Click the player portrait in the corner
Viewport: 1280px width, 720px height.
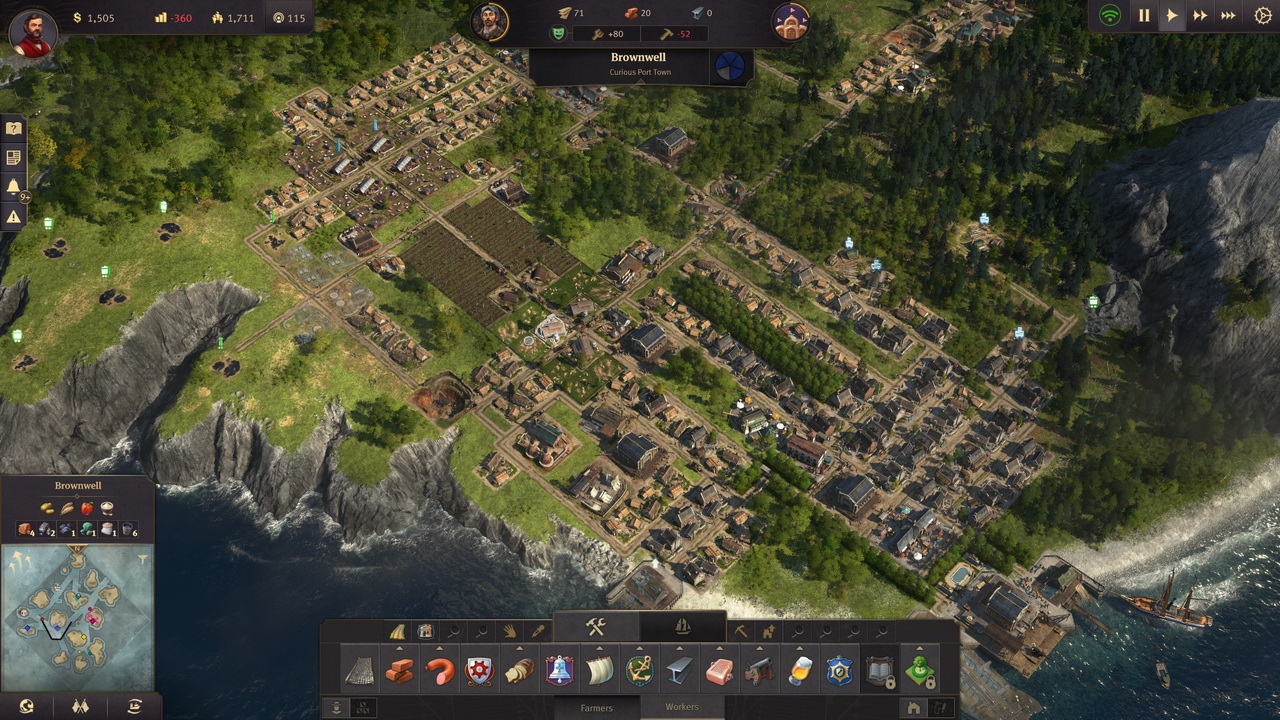click(x=33, y=32)
